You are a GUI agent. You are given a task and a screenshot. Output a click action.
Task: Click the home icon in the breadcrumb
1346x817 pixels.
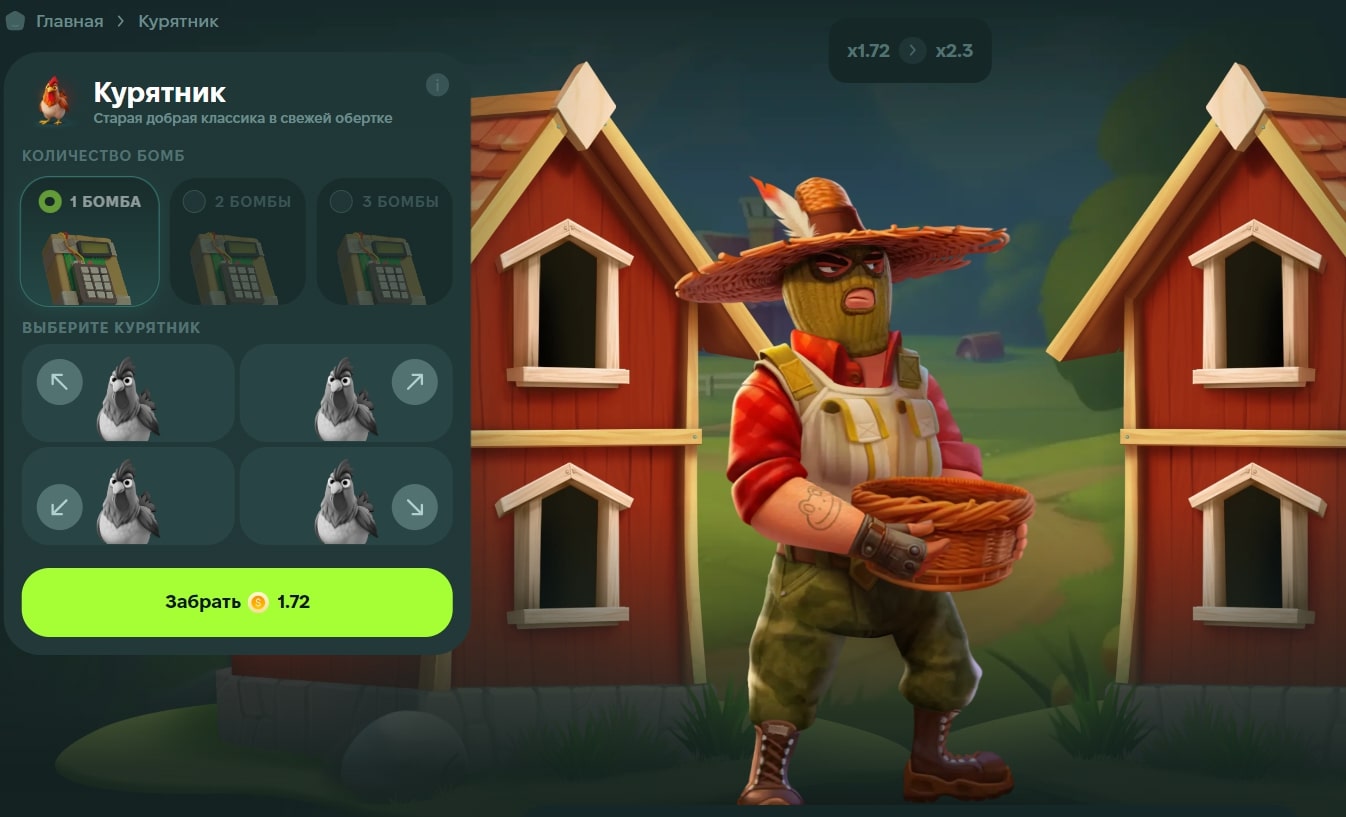pos(15,20)
